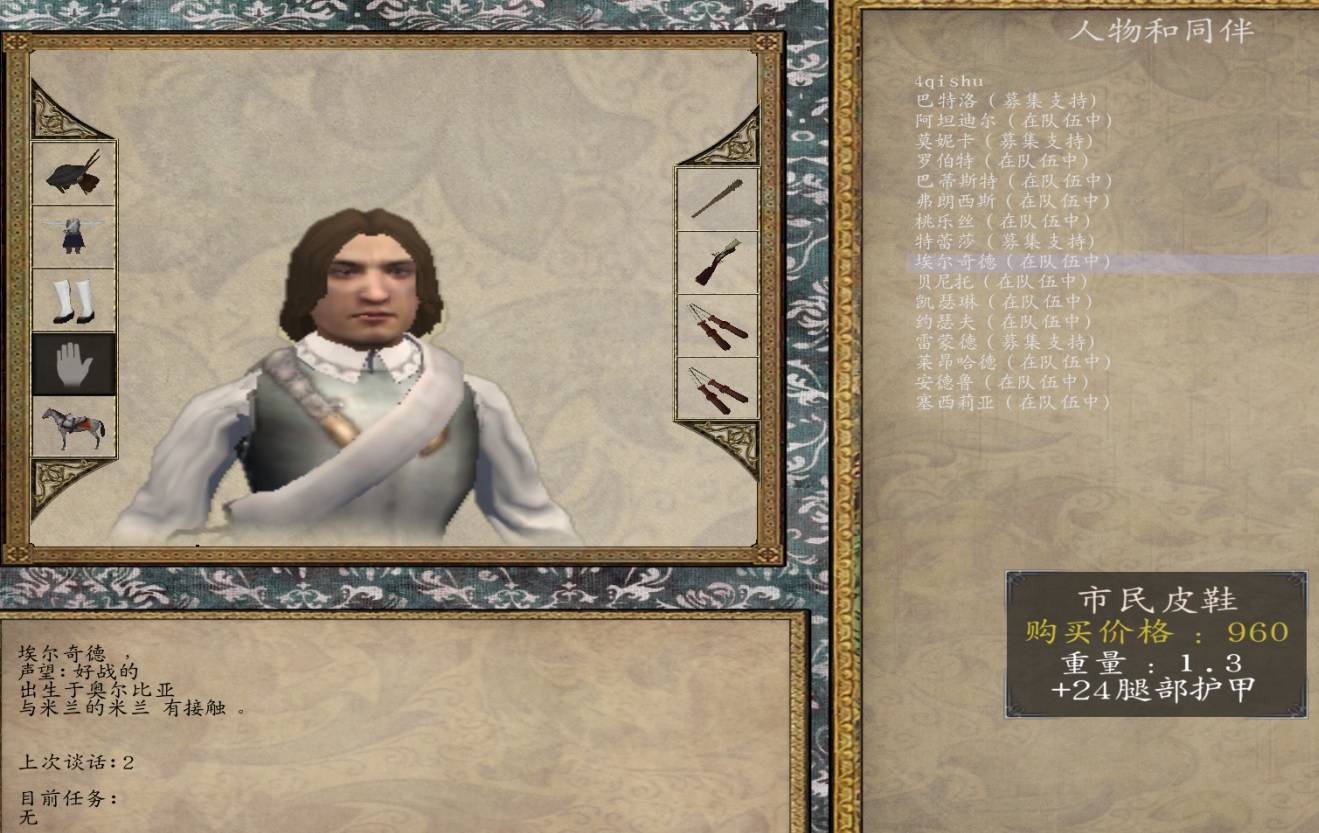1319x833 pixels.
Task: Select the horse in the mount slot
Action: pos(74,425)
